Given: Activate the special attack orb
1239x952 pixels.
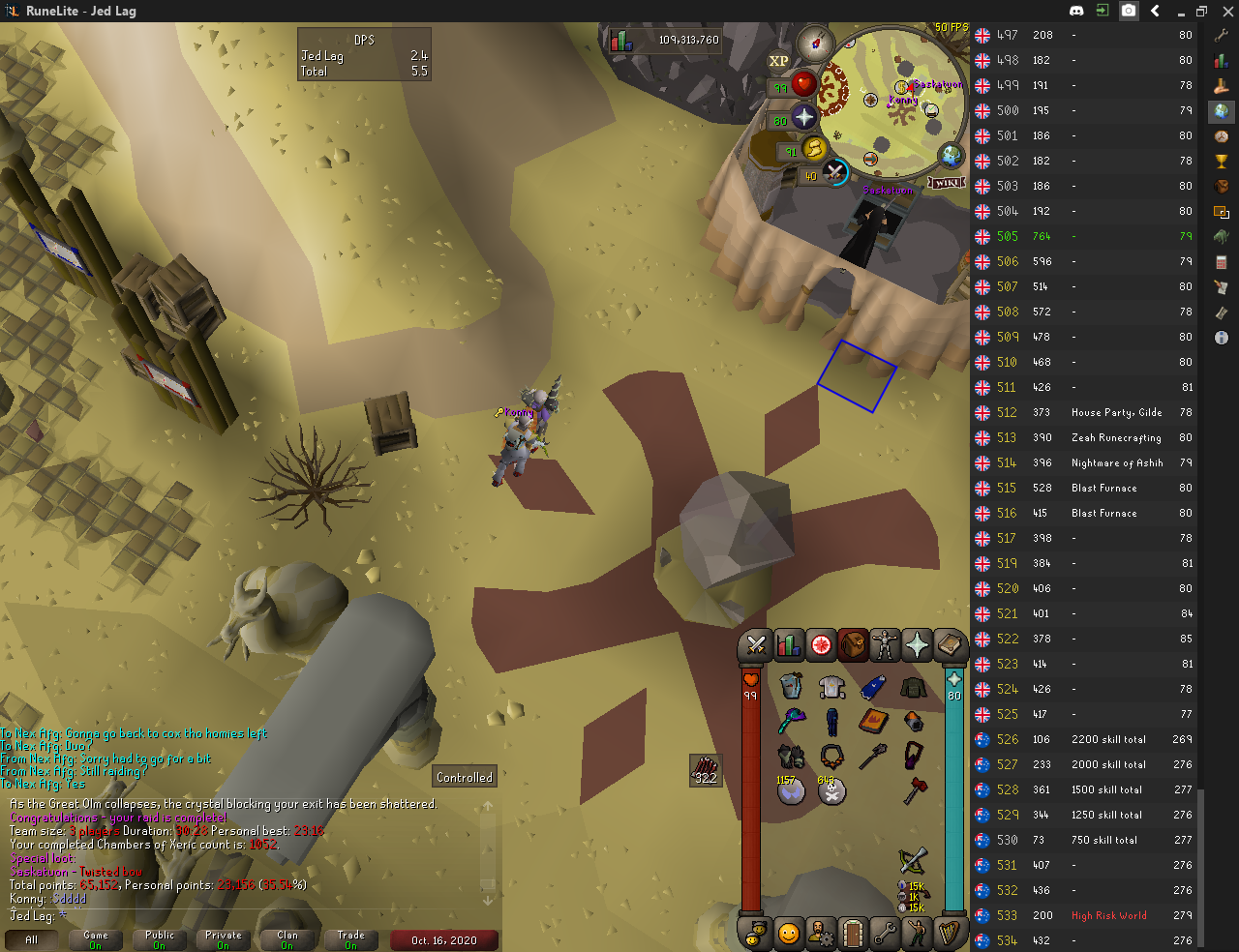Looking at the screenshot, I should click(x=834, y=174).
